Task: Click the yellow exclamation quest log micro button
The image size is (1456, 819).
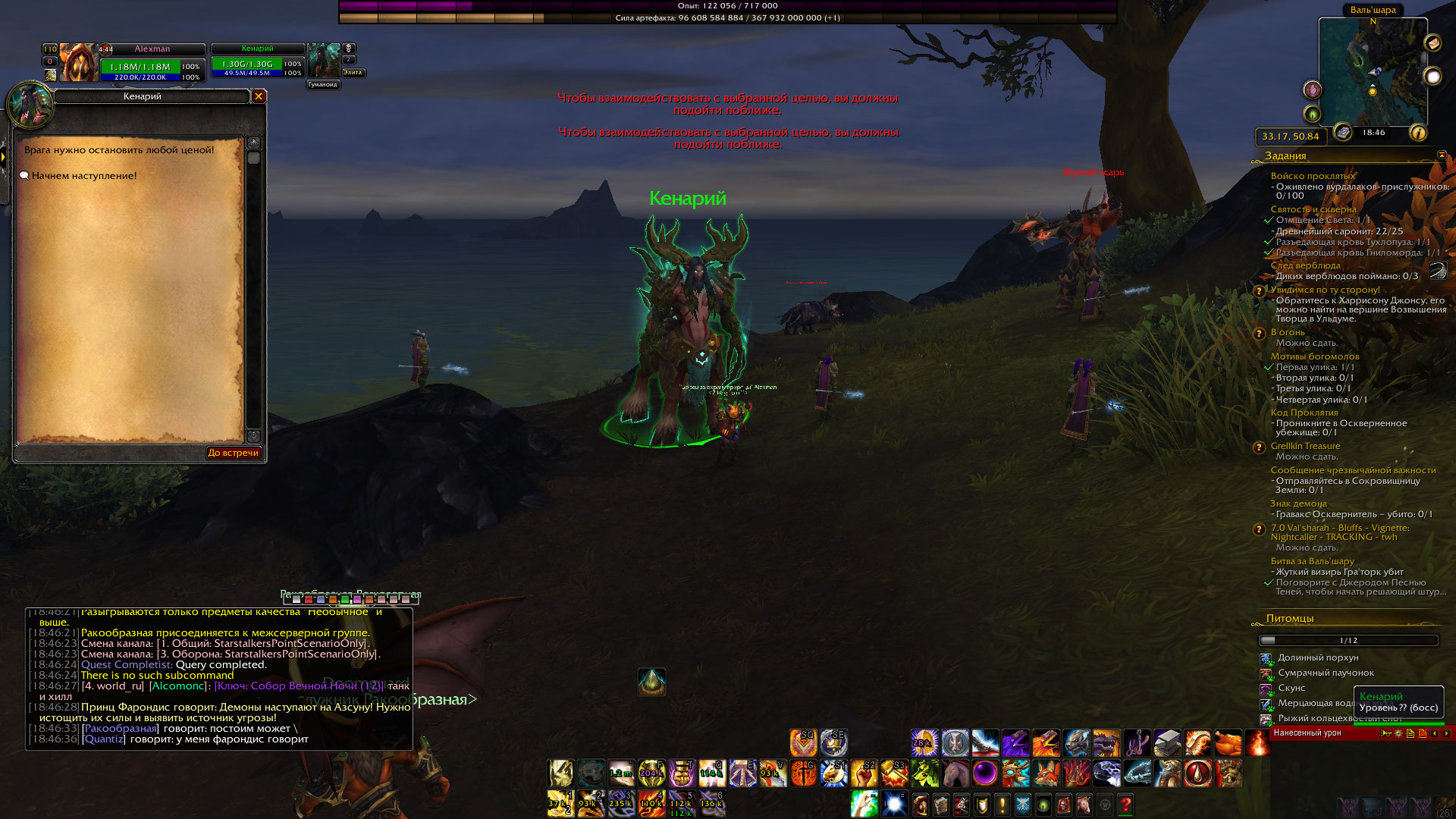Action: (x=1002, y=804)
